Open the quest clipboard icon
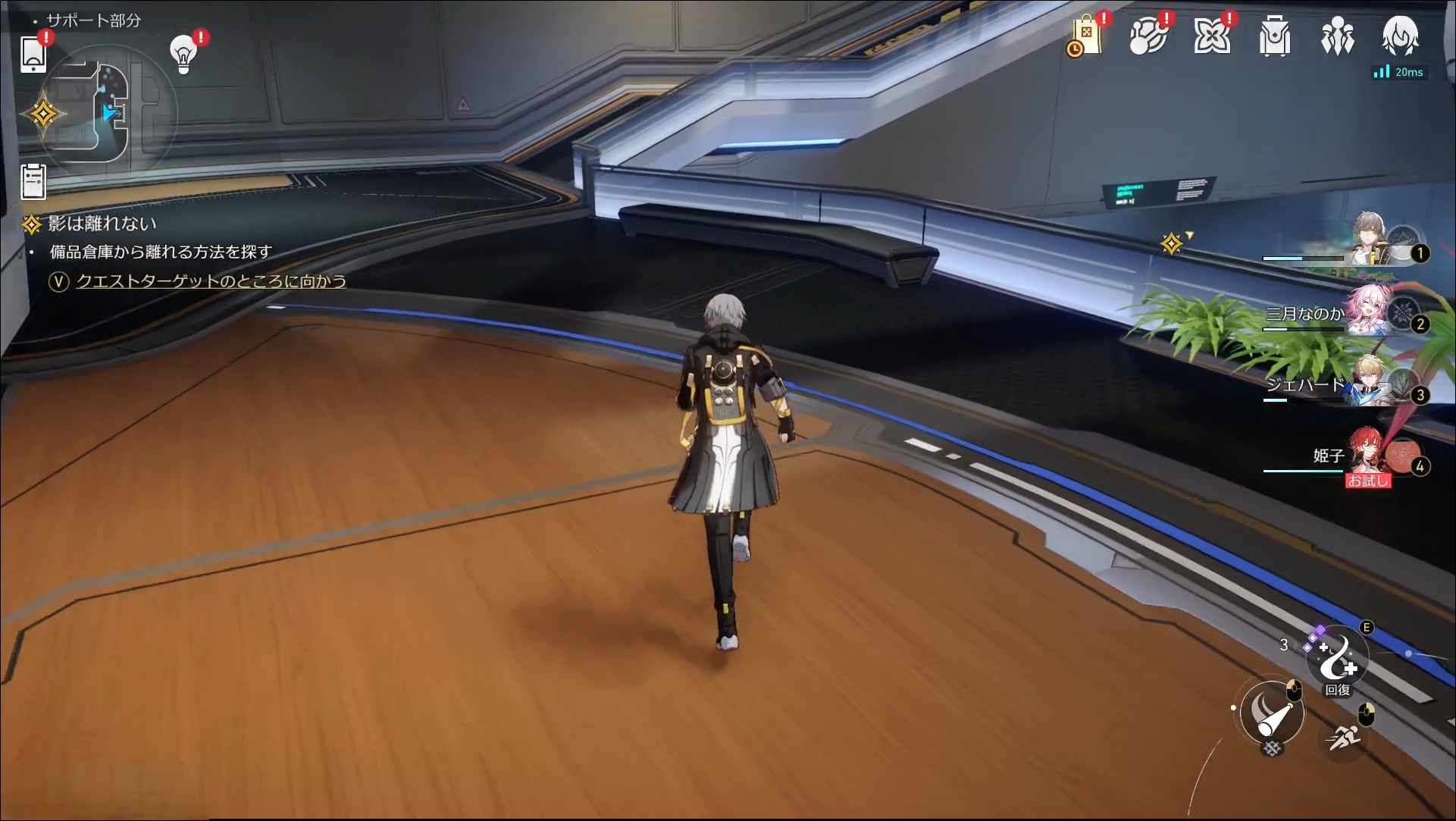The width and height of the screenshot is (1456, 821). point(33,182)
